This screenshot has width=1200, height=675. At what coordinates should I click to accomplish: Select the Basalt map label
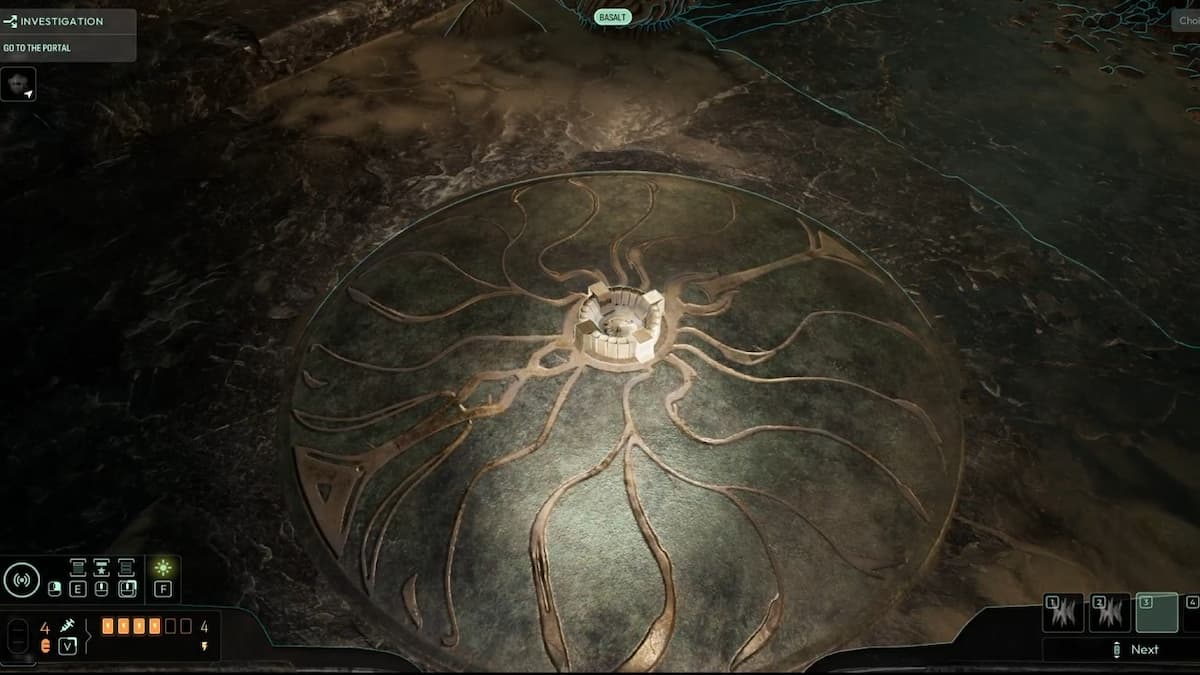click(613, 17)
